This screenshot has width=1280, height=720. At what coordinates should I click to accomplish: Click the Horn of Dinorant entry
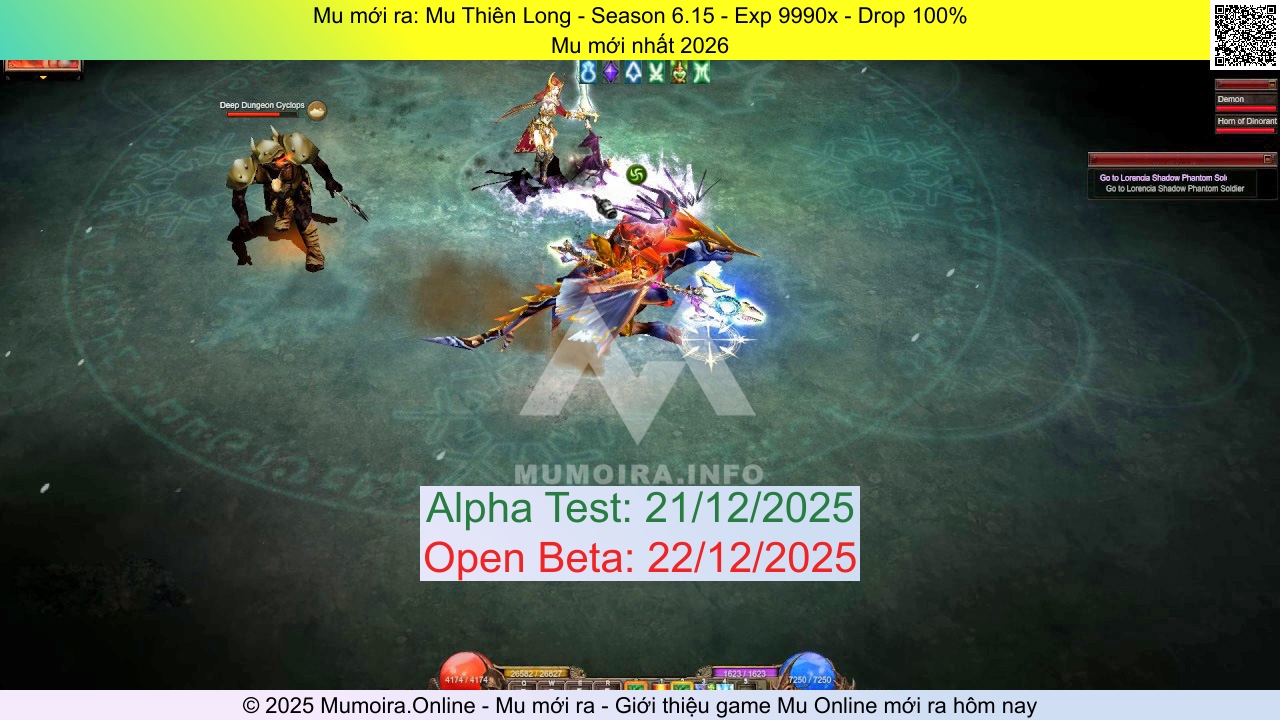pos(1245,121)
